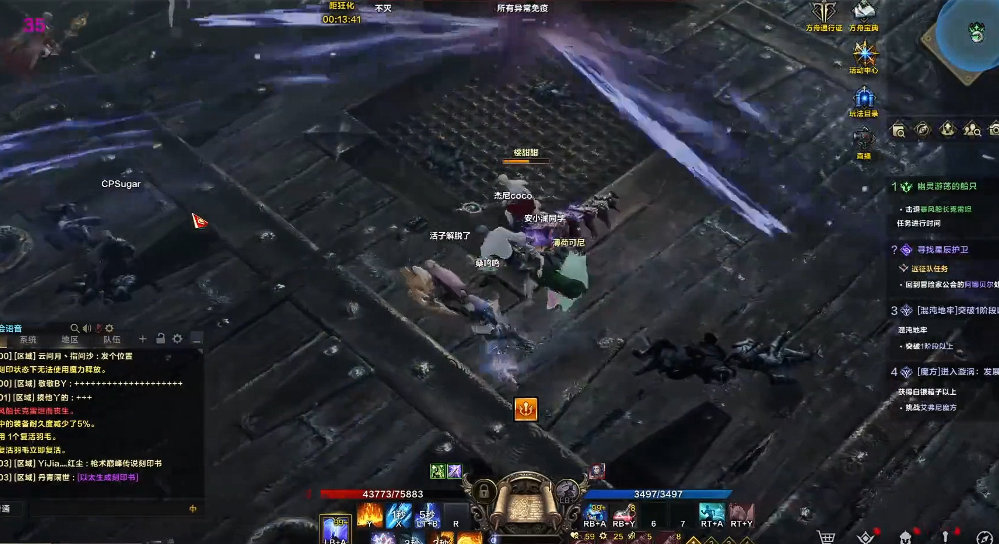Open the 方舟通行证 pass icon

tap(825, 13)
